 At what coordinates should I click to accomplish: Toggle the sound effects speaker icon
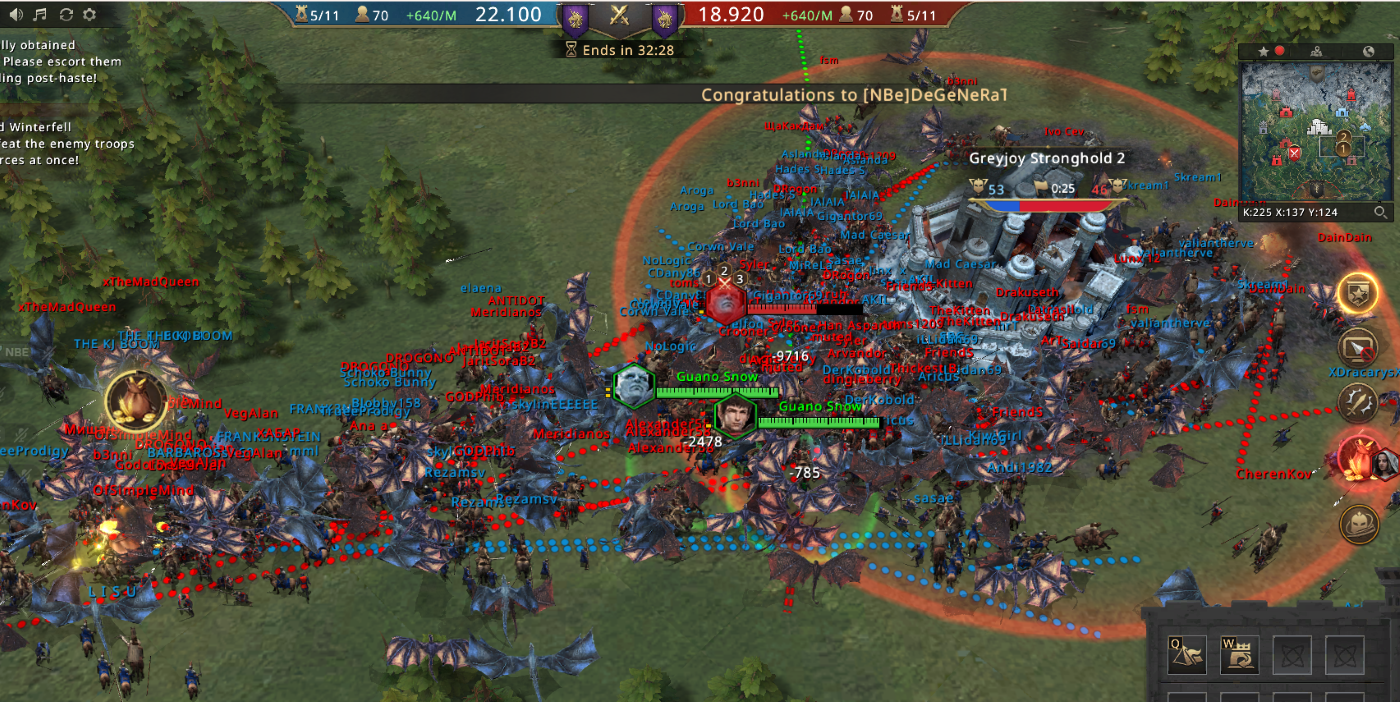click(x=14, y=14)
